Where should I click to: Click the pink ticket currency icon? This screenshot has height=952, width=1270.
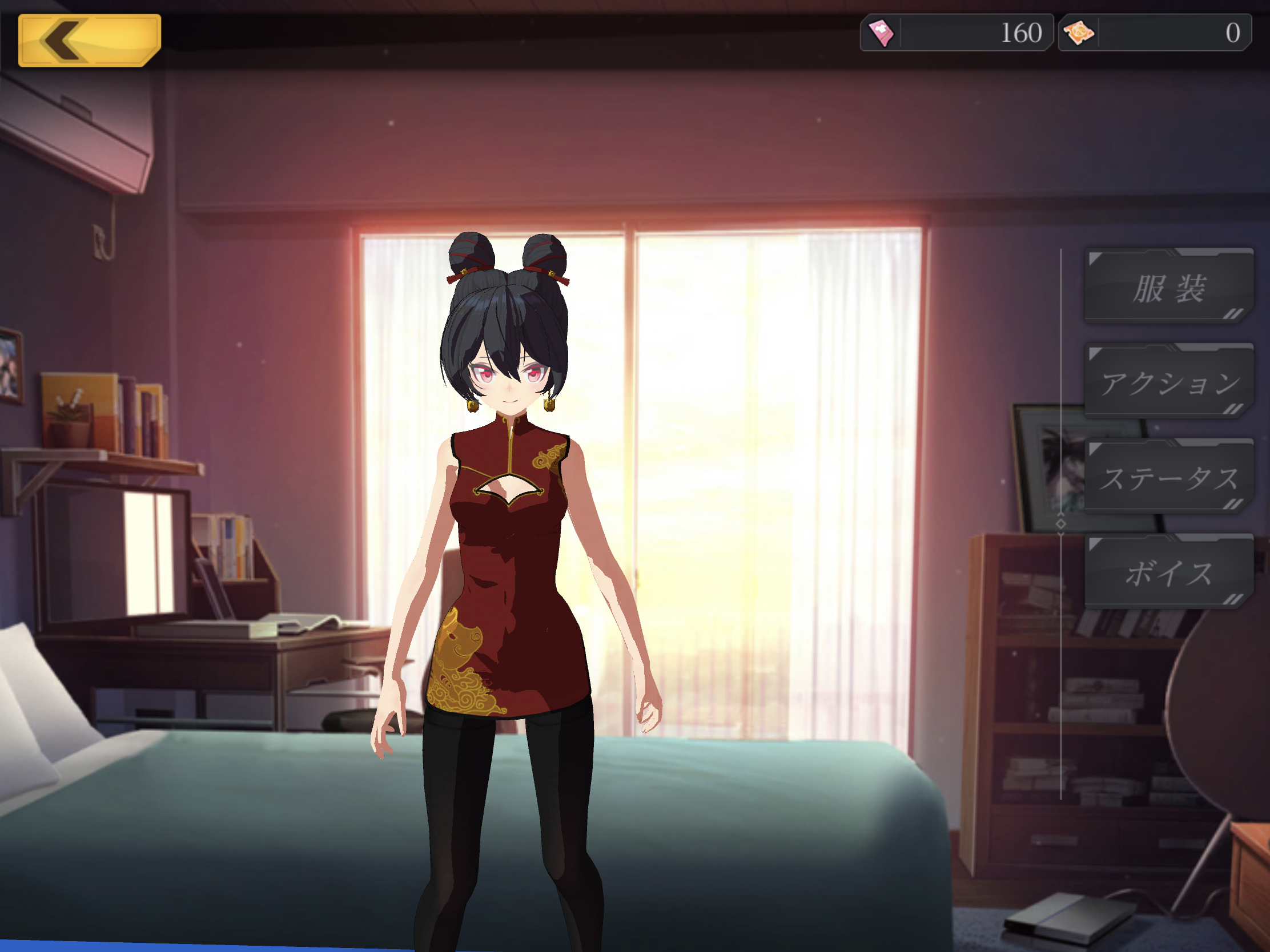[881, 33]
